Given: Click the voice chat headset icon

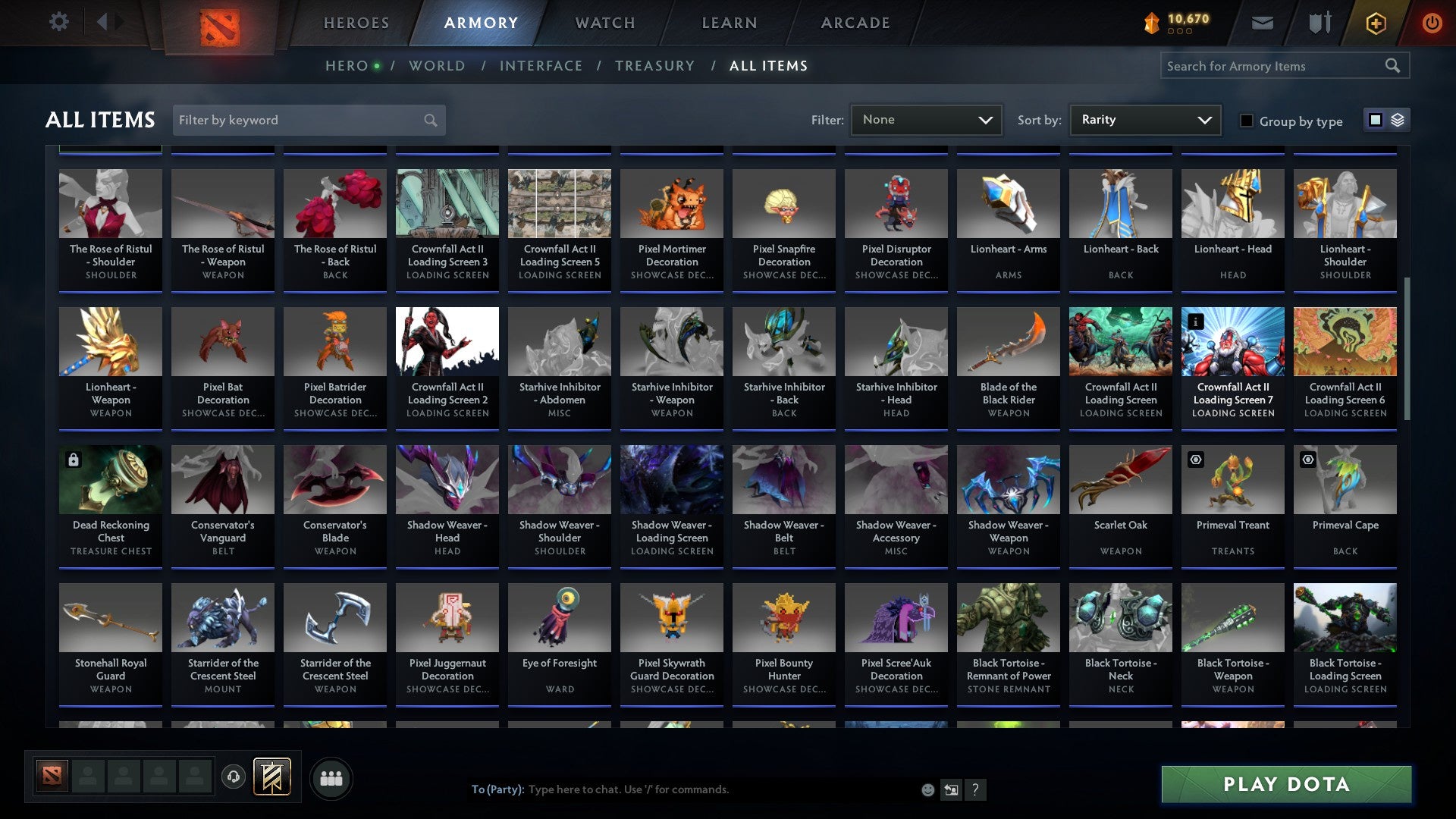Looking at the screenshot, I should [x=234, y=777].
